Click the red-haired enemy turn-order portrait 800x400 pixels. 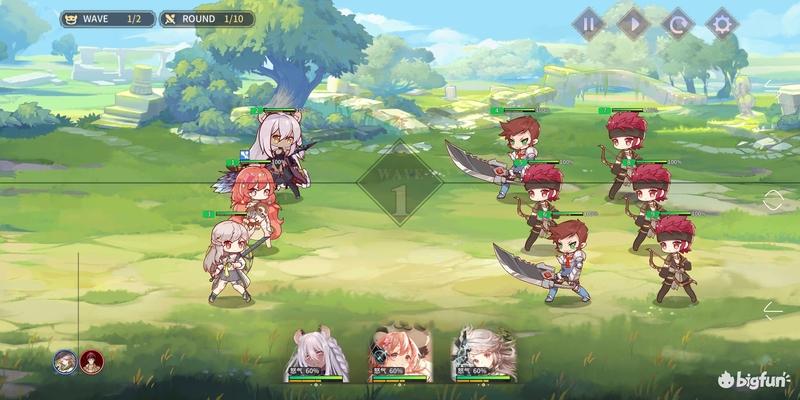coord(91,360)
